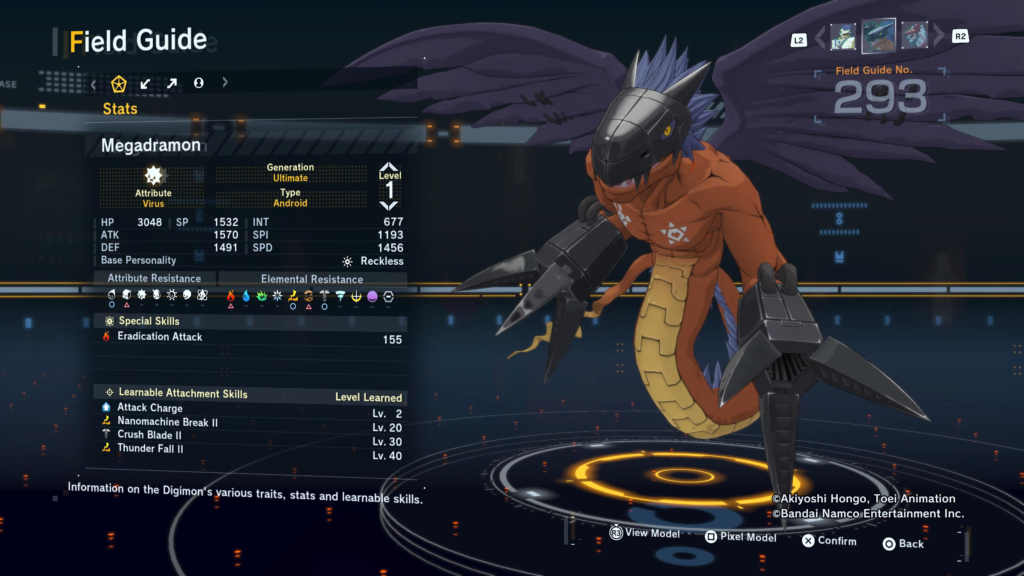Select the Nanomachine Break II skill row
The height and width of the screenshot is (576, 1024).
point(252,422)
